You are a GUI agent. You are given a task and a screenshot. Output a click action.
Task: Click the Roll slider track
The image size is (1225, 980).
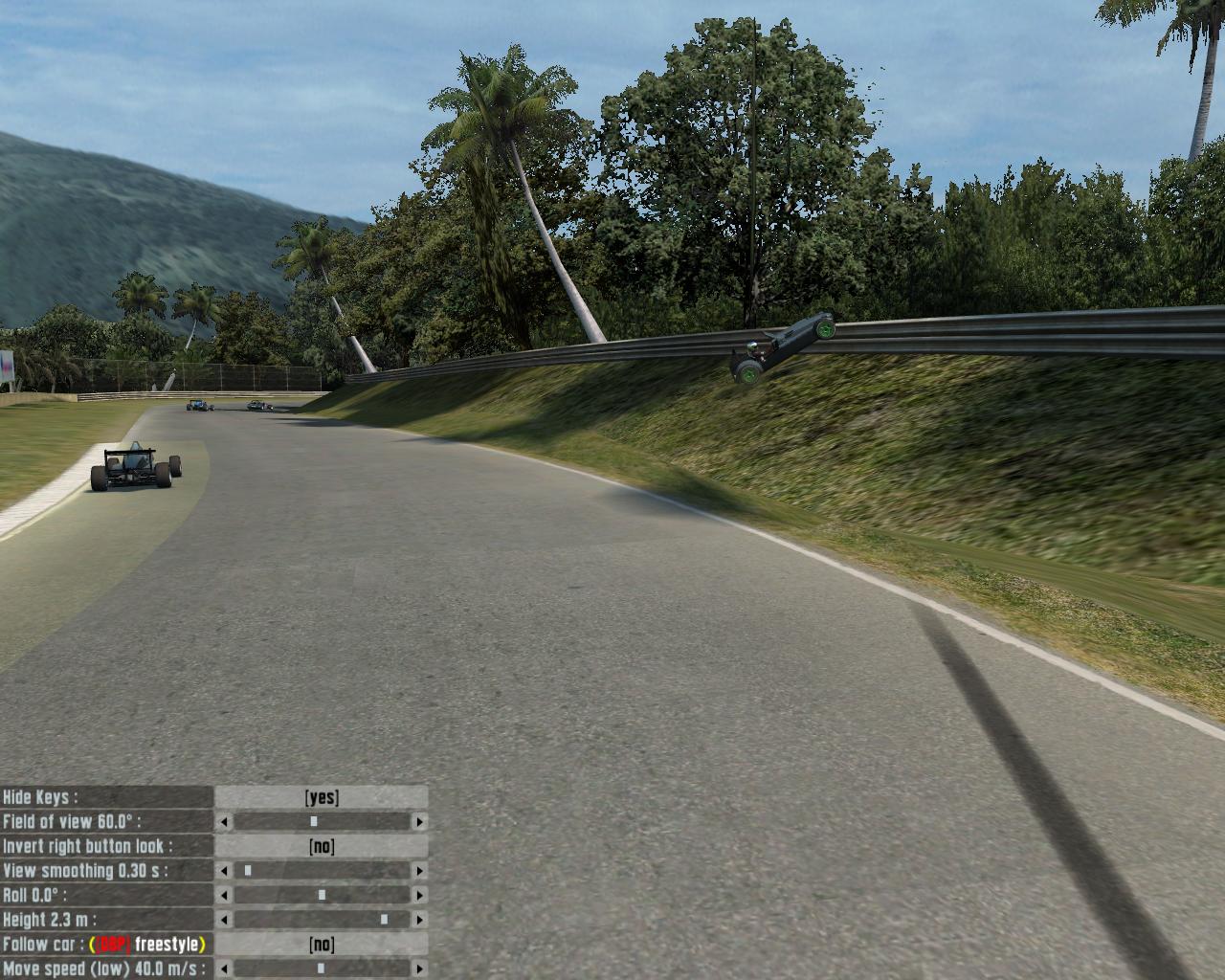coord(322,896)
